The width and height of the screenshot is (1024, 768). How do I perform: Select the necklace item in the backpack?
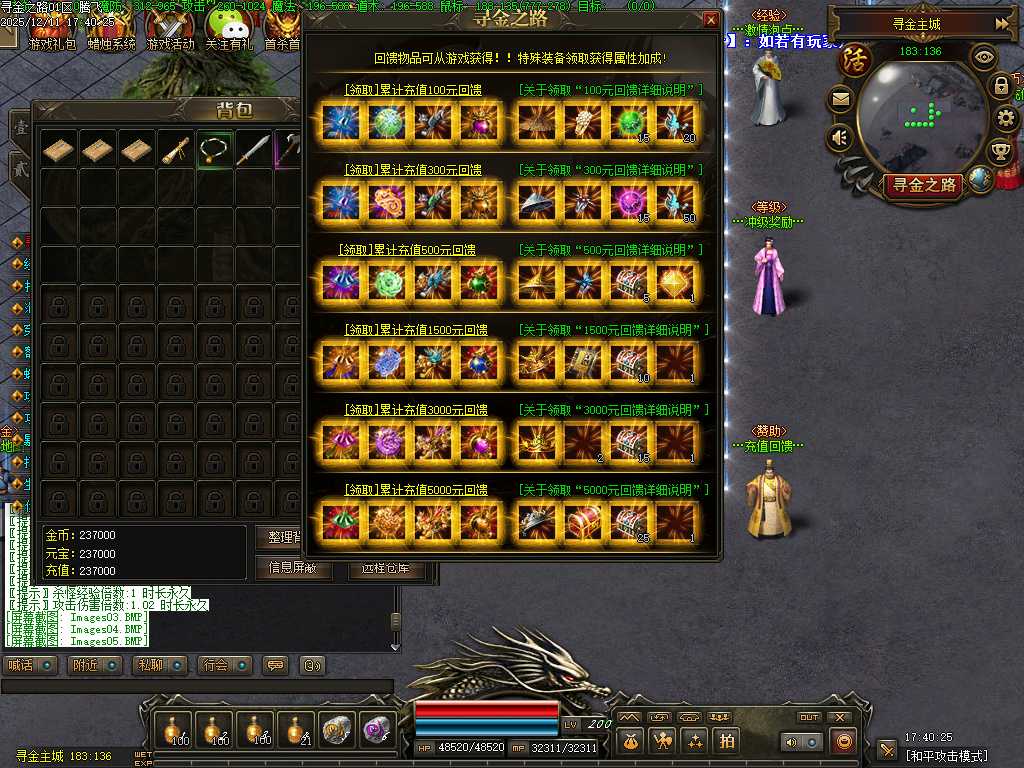point(215,149)
